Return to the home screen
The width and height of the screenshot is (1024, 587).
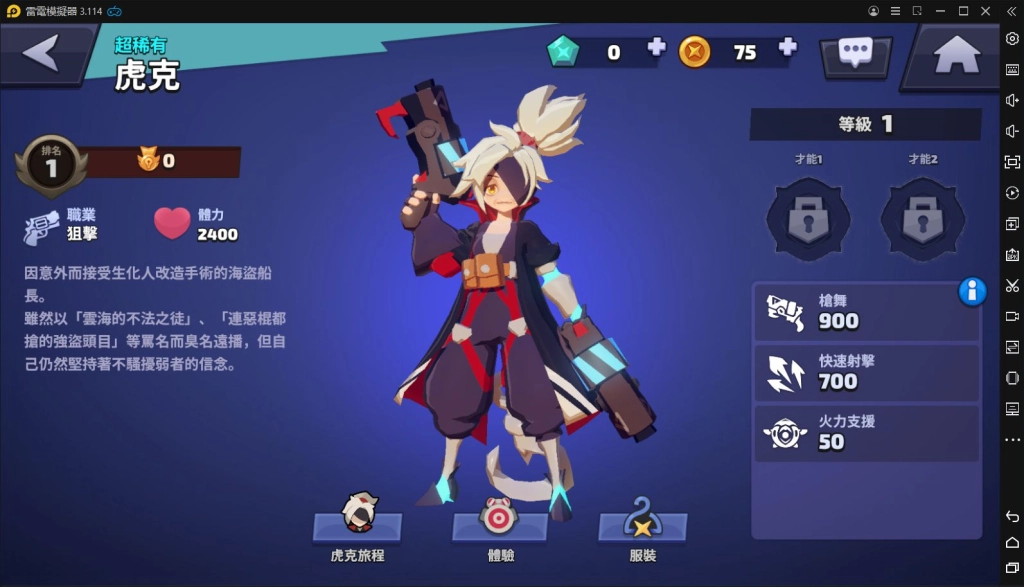[956, 54]
